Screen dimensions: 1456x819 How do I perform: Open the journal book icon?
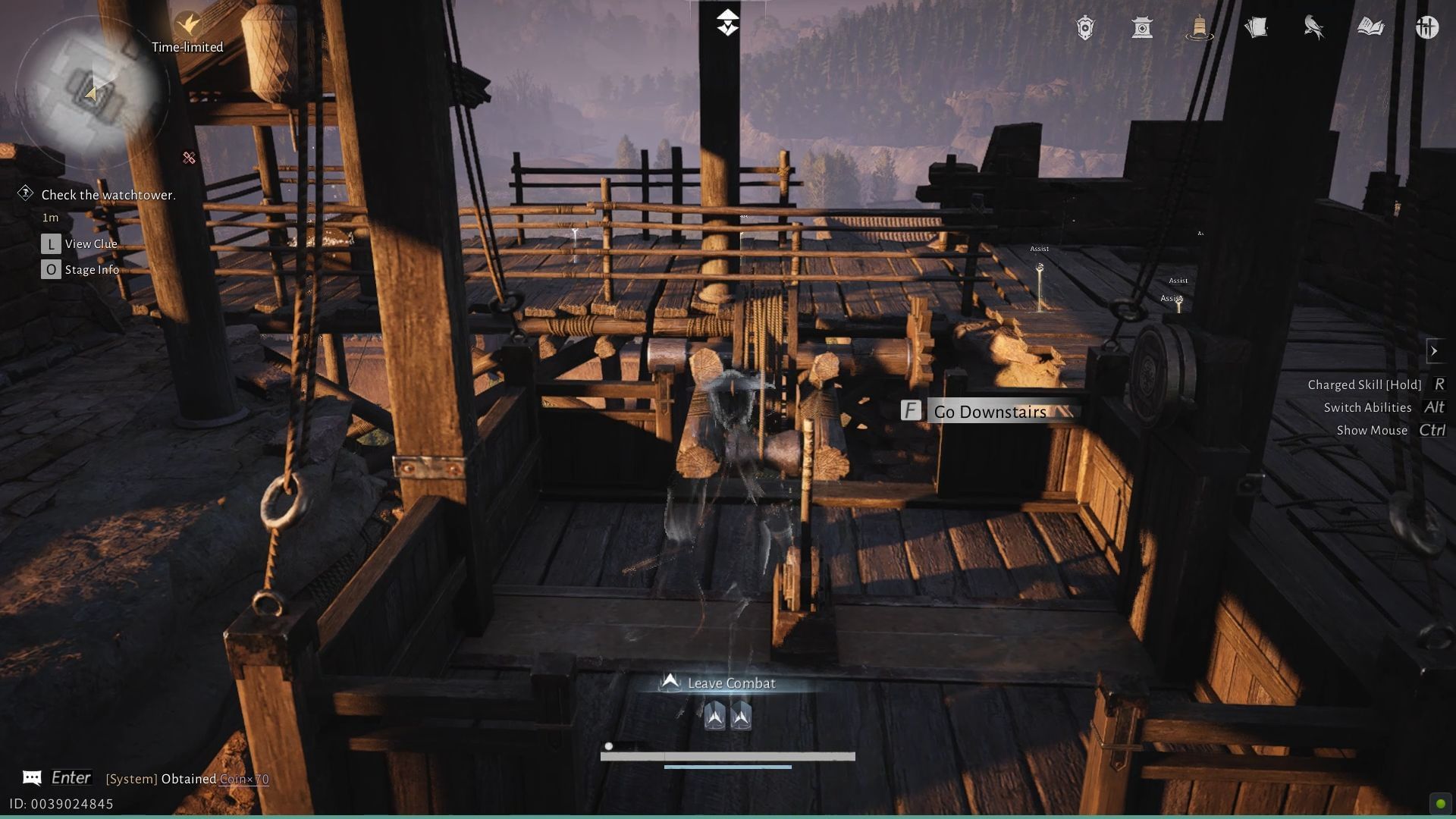point(1371,27)
